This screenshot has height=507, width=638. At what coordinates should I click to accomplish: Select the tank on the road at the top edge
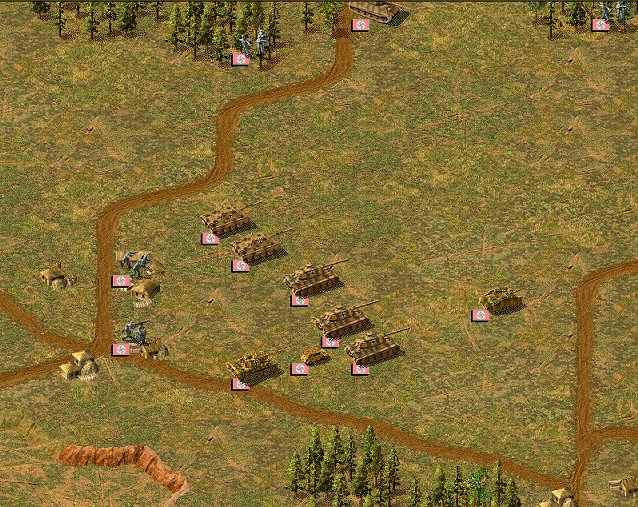coord(374,10)
